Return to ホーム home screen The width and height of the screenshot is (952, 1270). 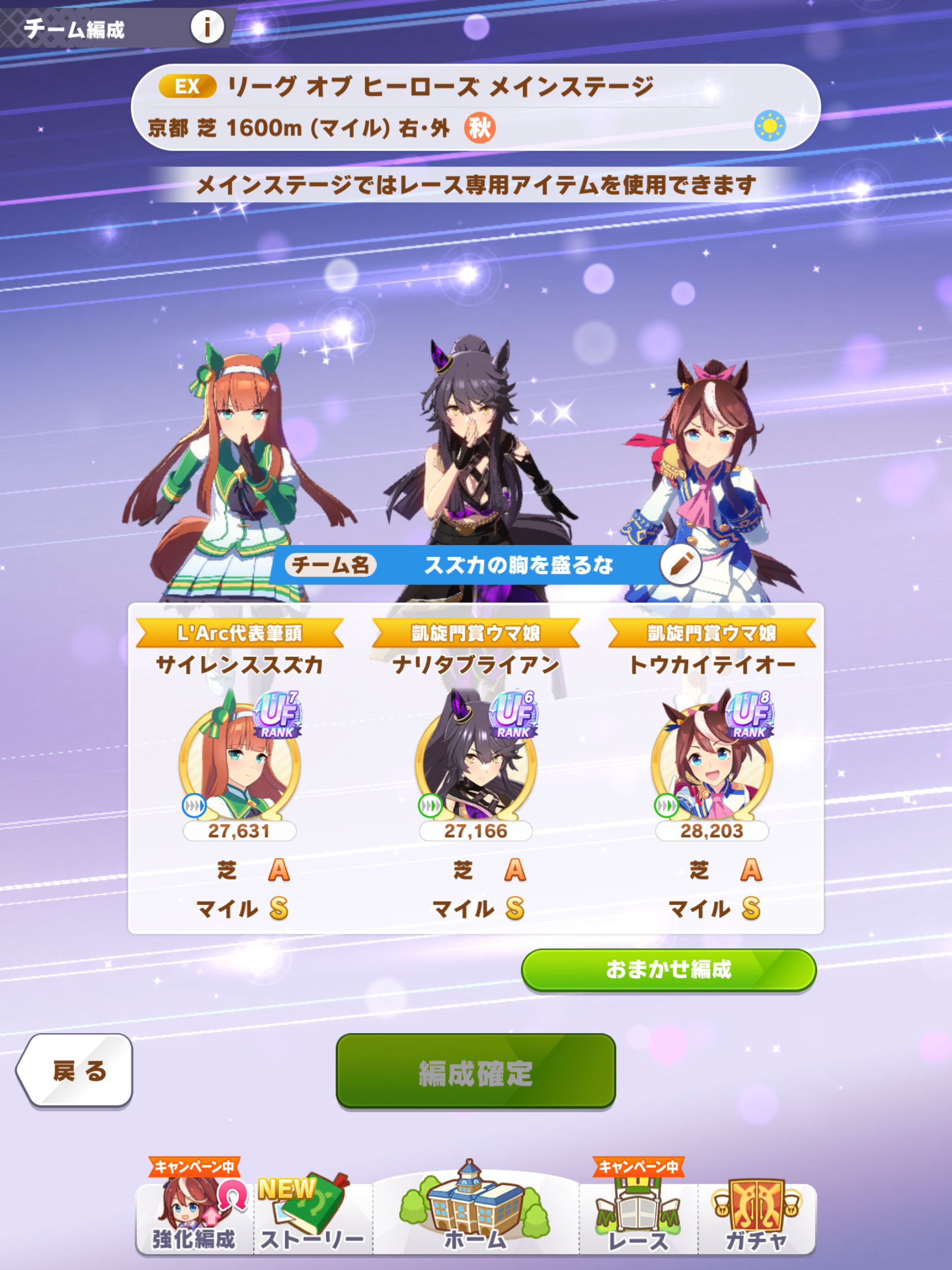tap(475, 1211)
